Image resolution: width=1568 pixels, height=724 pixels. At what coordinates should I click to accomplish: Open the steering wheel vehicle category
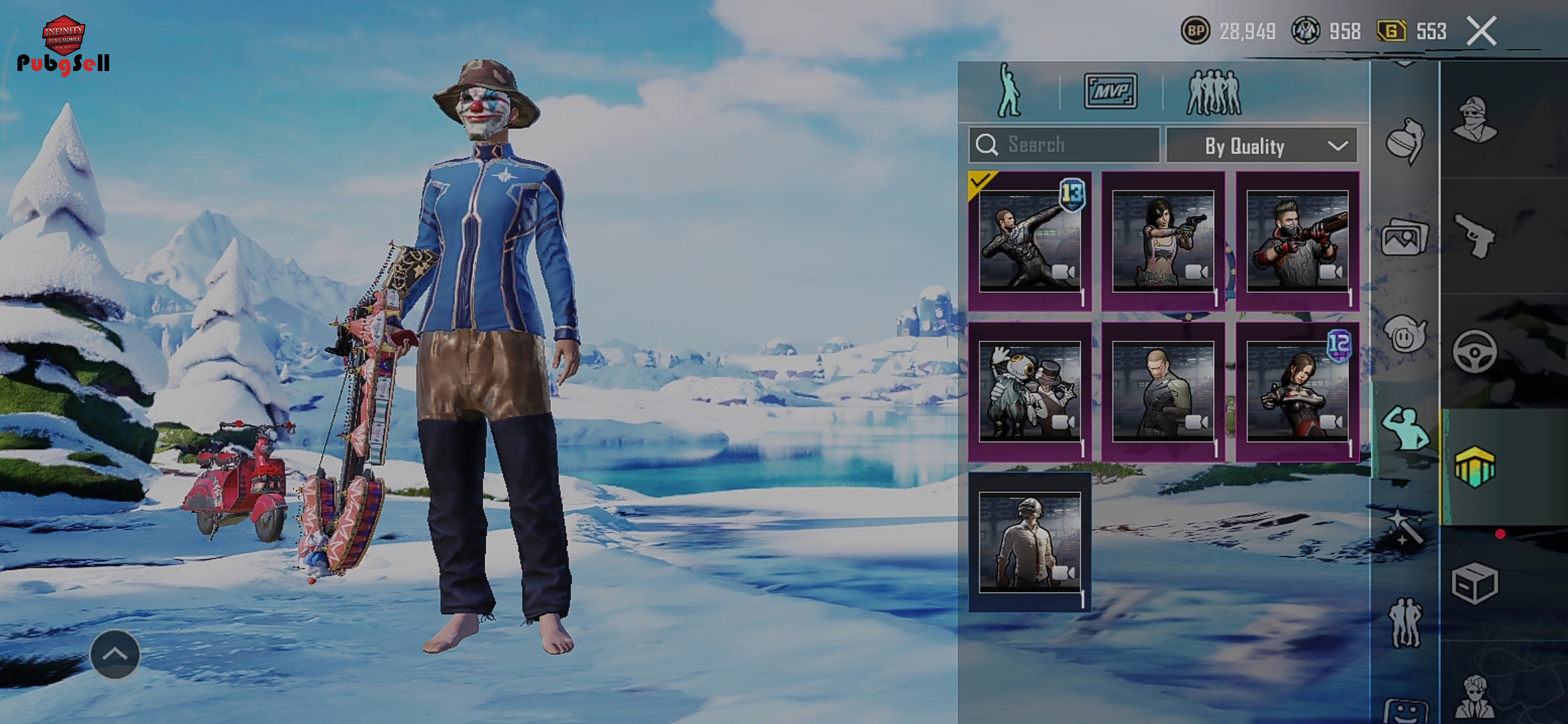[1475, 351]
